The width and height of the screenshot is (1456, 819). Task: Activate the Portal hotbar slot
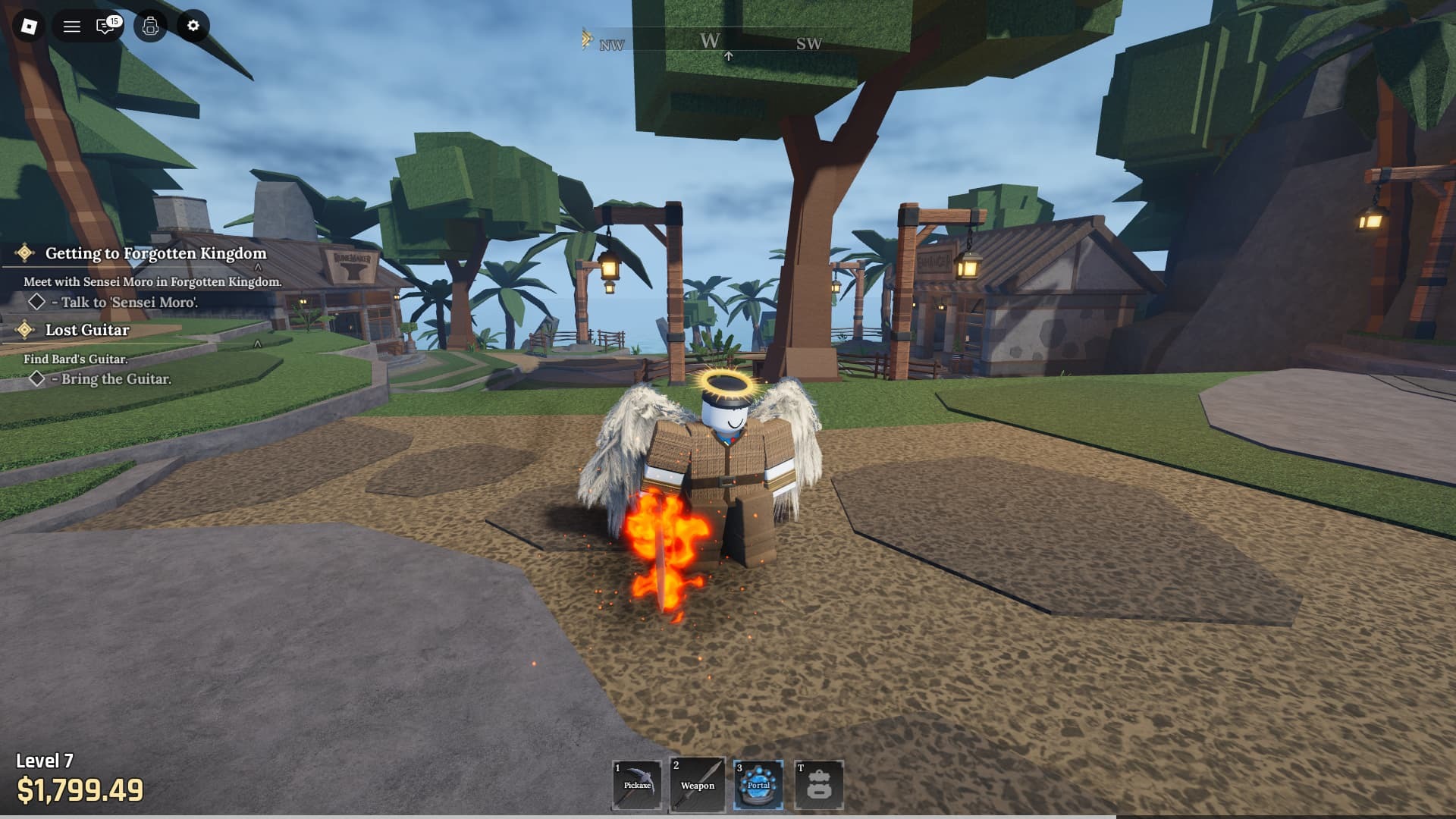758,785
